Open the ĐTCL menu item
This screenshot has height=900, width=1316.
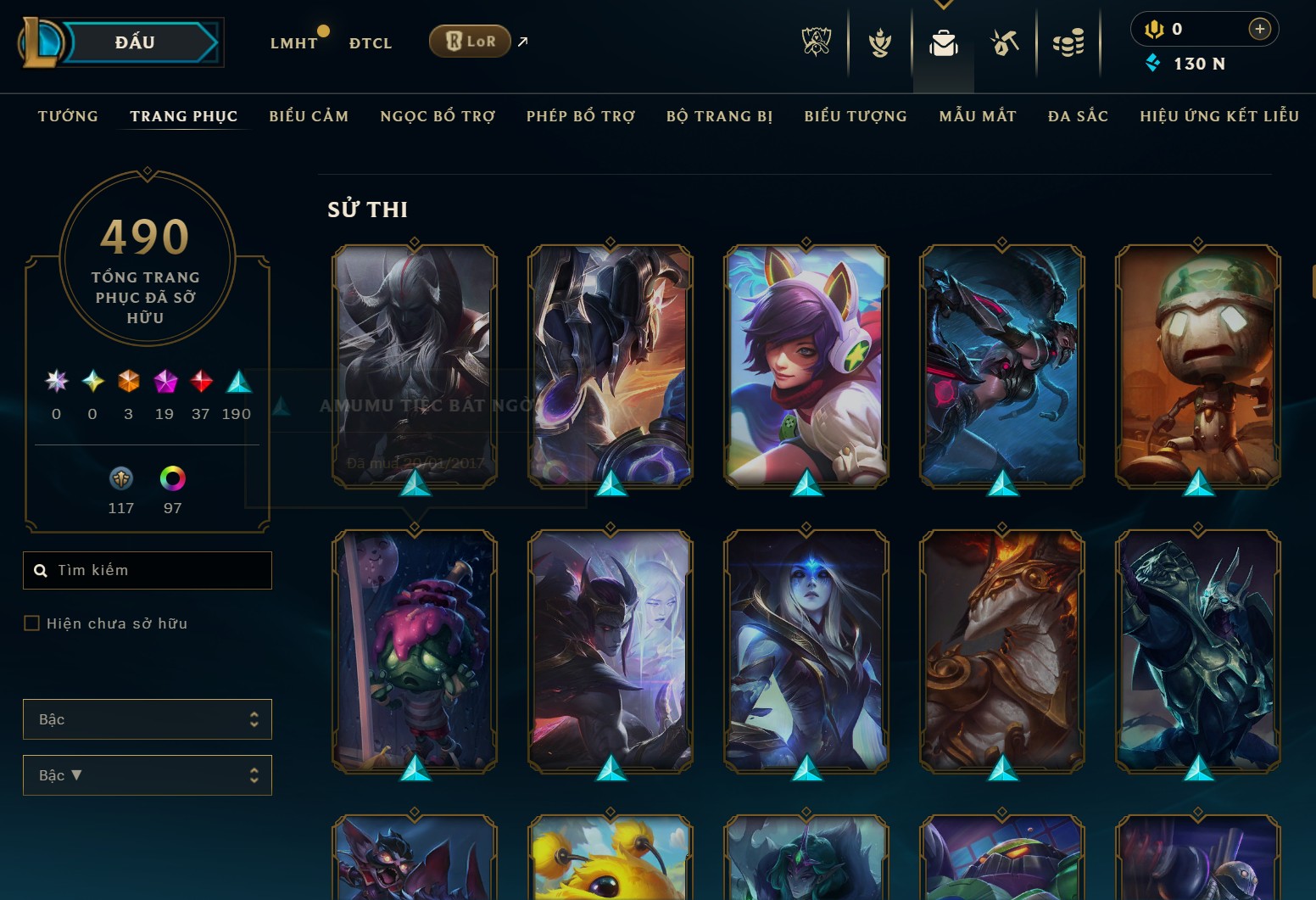point(369,42)
